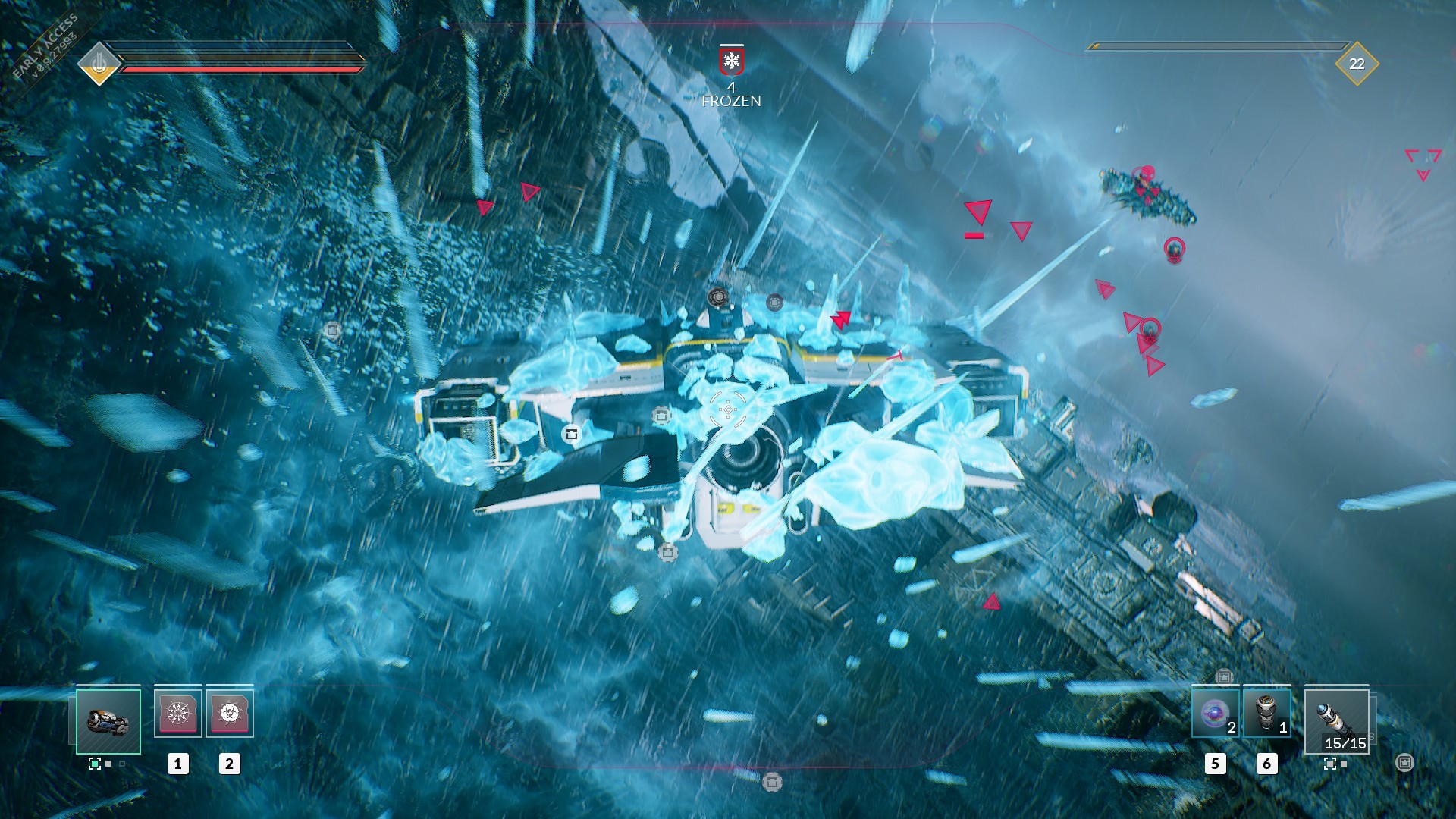Click the cargo pickup icon near the missile slot
The width and height of the screenshot is (1456, 819).
coord(1405,764)
